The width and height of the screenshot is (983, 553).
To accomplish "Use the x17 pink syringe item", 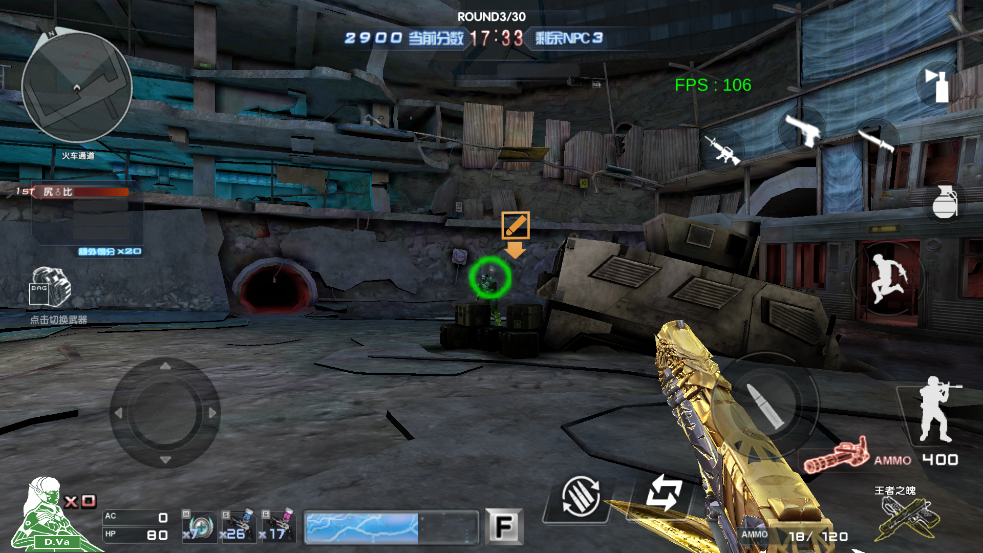I will [x=278, y=526].
